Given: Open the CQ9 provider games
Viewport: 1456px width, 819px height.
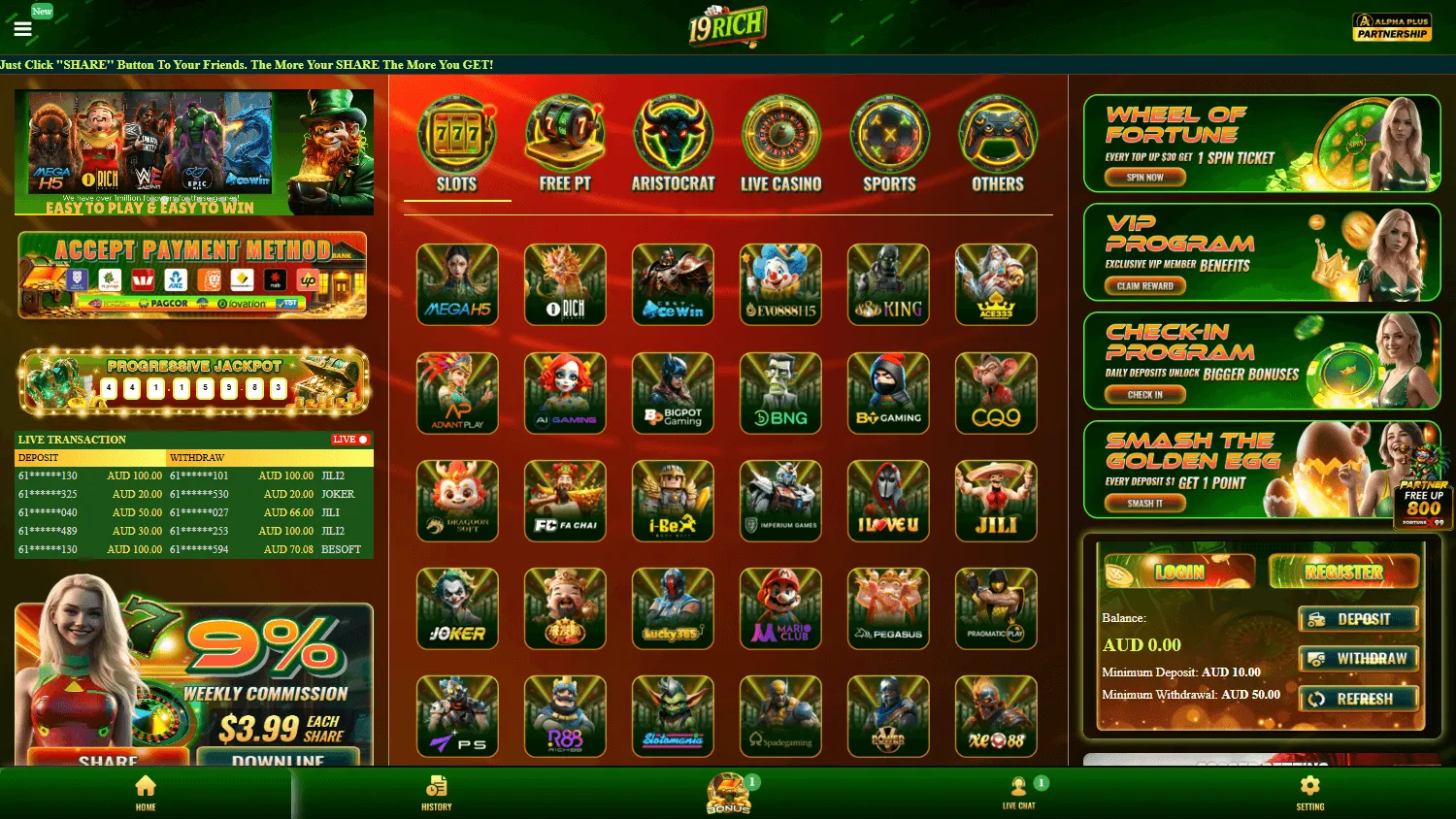Looking at the screenshot, I should click(x=996, y=393).
